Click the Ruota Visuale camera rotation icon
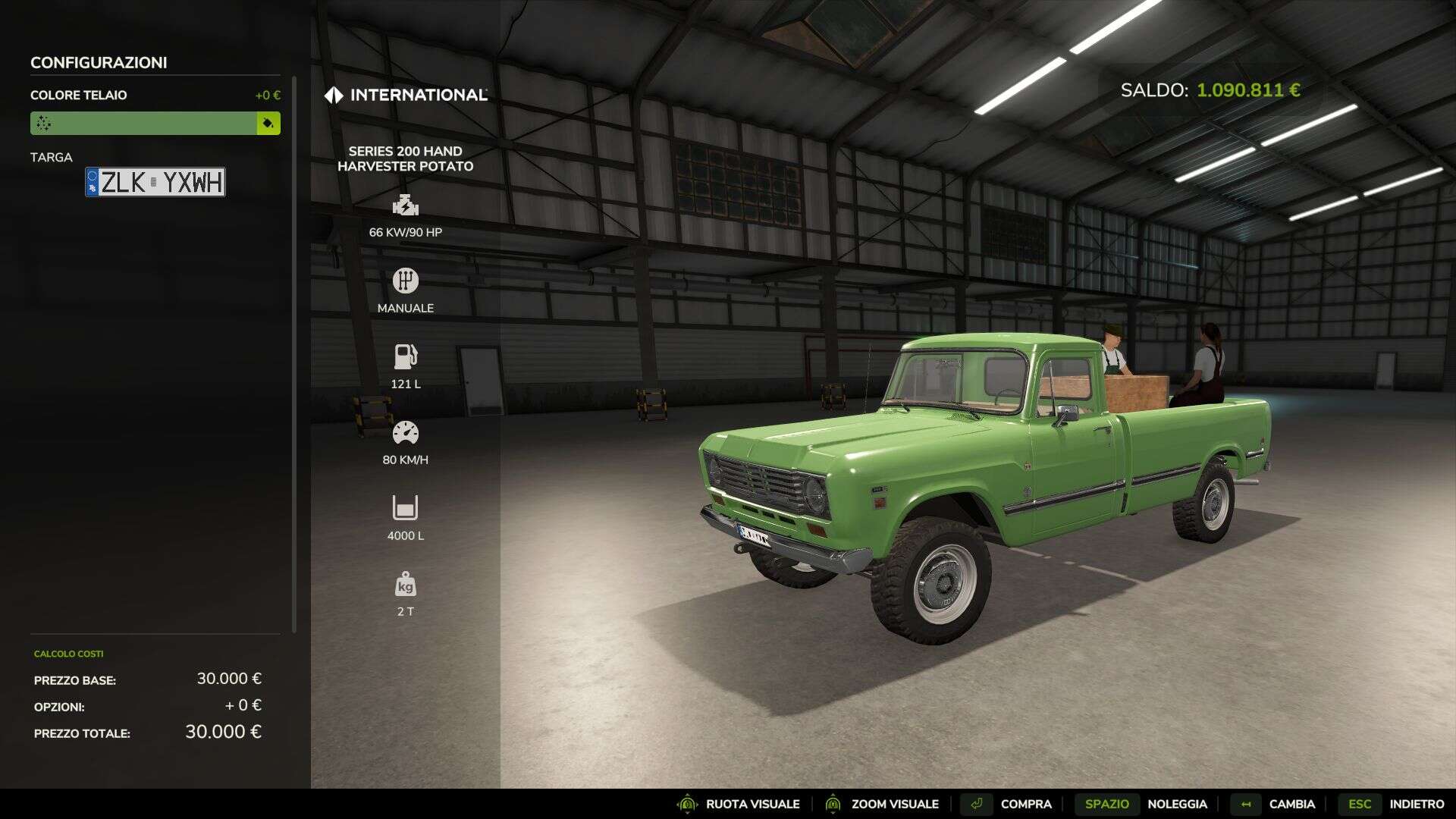 pyautogui.click(x=687, y=803)
